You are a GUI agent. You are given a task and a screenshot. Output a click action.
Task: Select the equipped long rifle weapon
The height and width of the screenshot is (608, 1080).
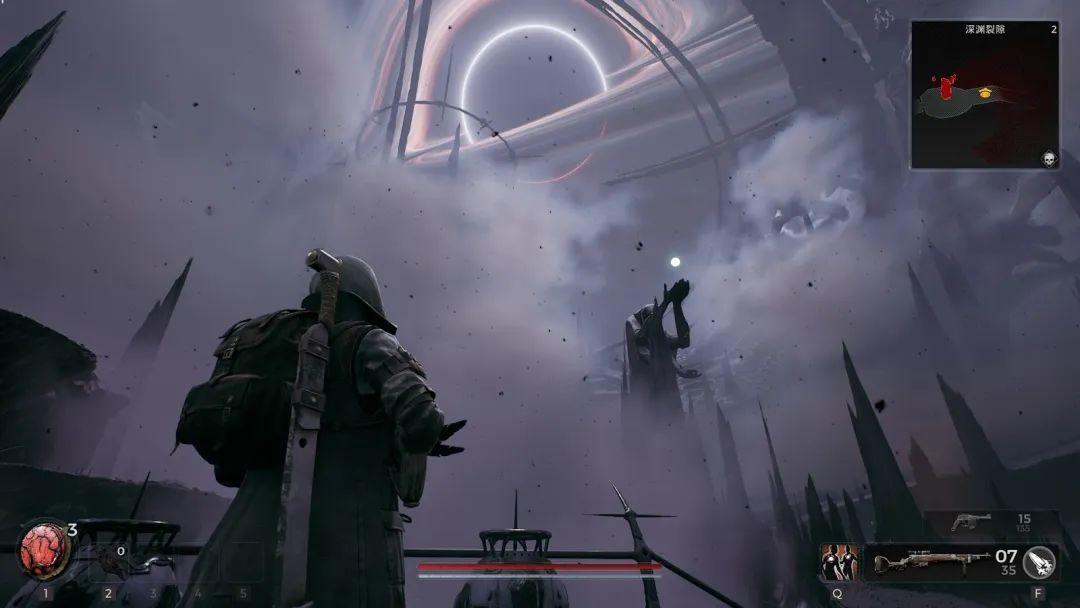click(932, 563)
